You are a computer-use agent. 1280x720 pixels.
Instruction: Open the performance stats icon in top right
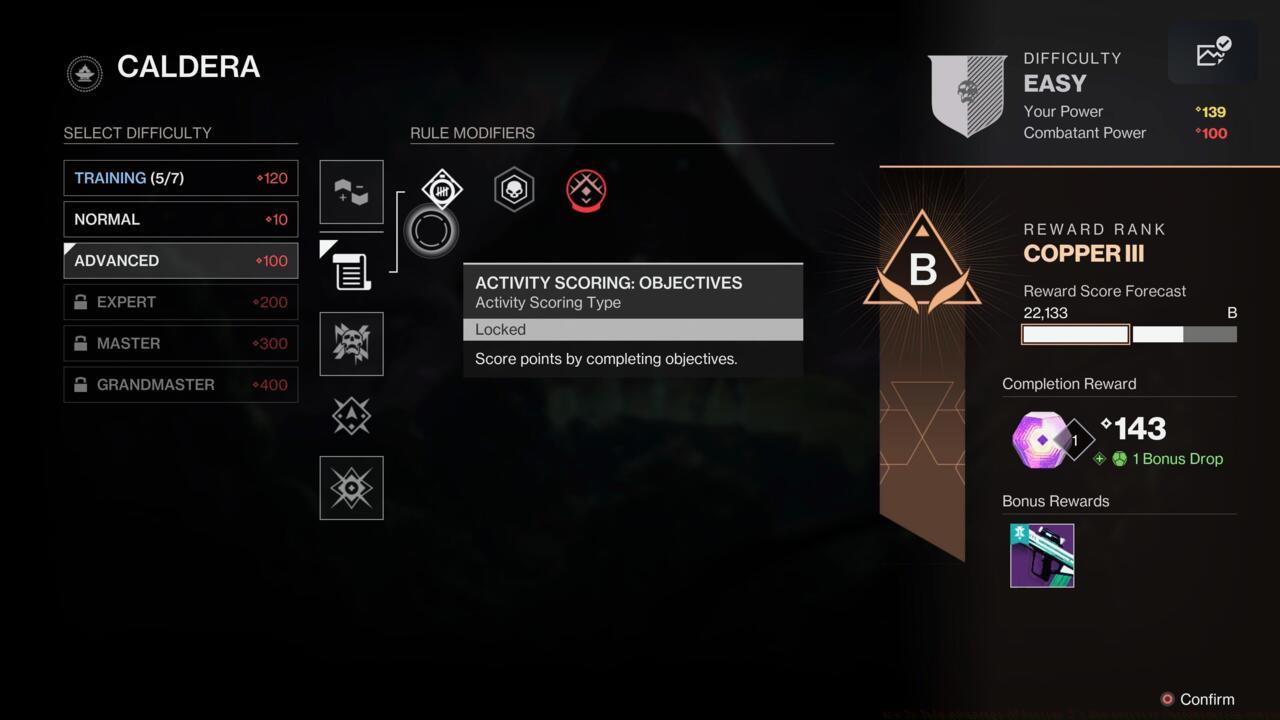pos(1213,54)
